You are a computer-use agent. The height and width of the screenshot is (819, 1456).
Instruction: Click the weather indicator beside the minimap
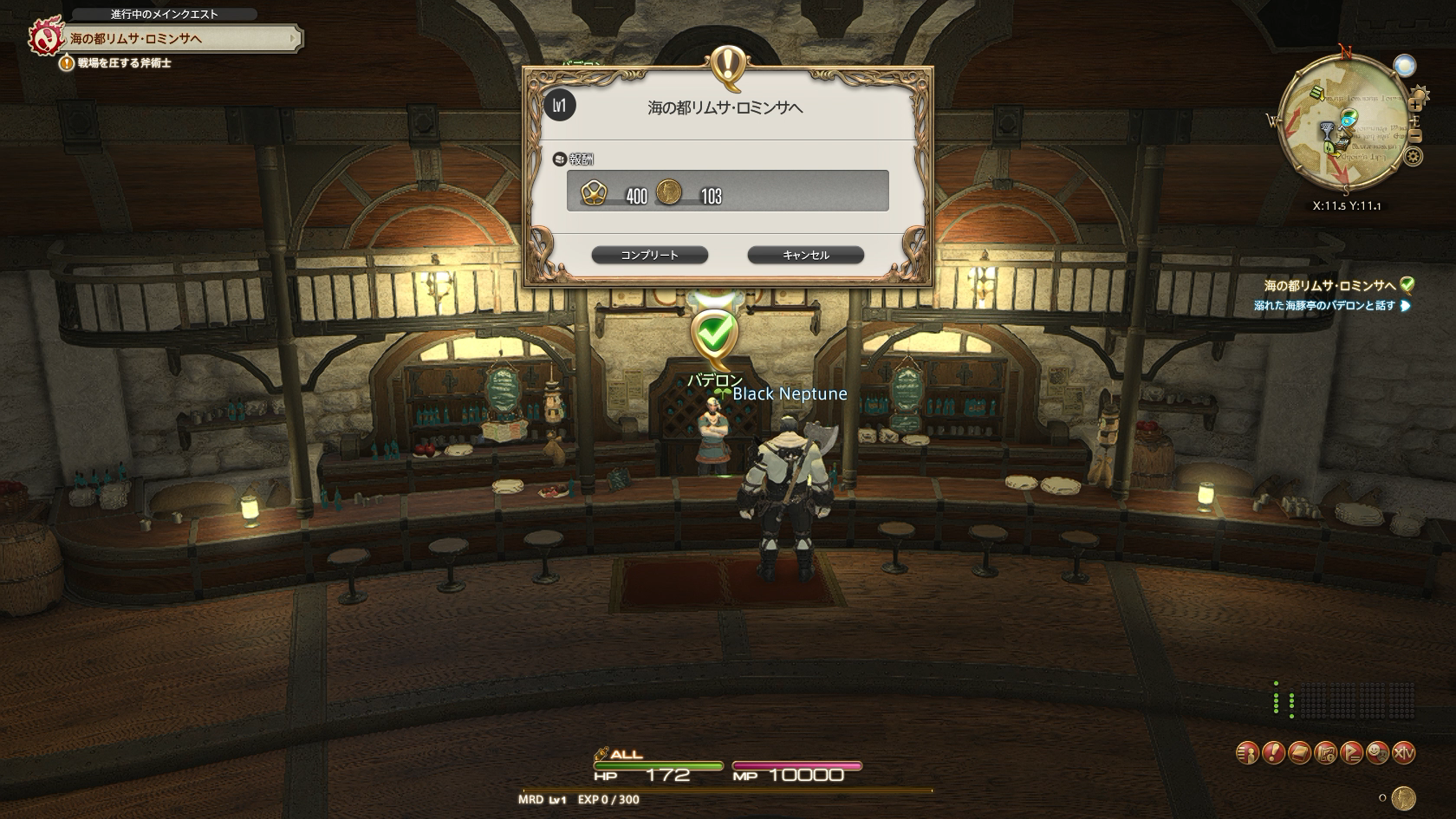[1405, 65]
